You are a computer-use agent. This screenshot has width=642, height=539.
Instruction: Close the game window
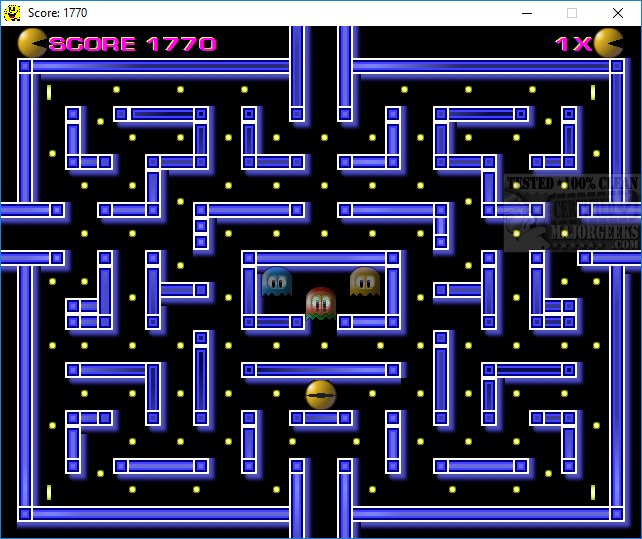617,13
